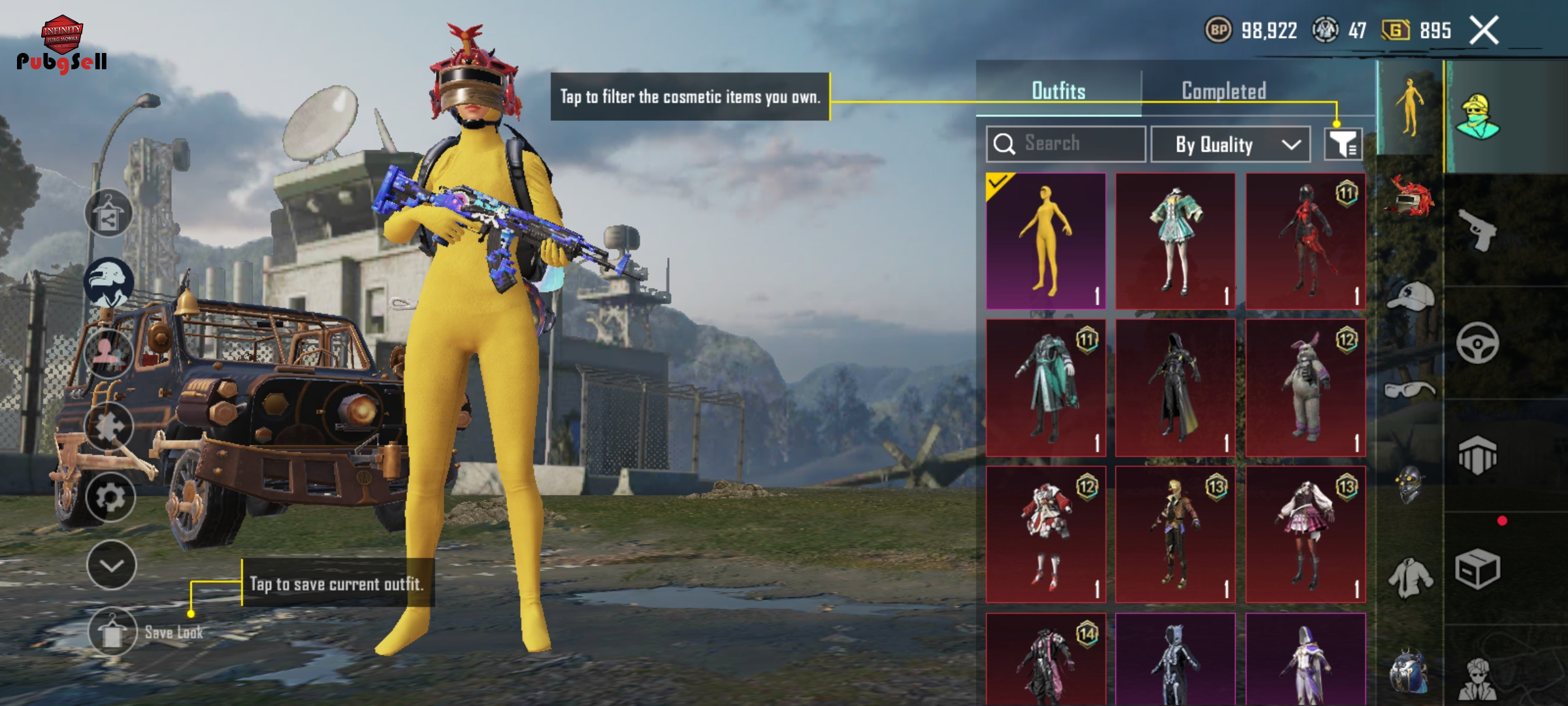1568x706 pixels.
Task: Pick the grey bunny costume outfit
Action: point(1305,388)
